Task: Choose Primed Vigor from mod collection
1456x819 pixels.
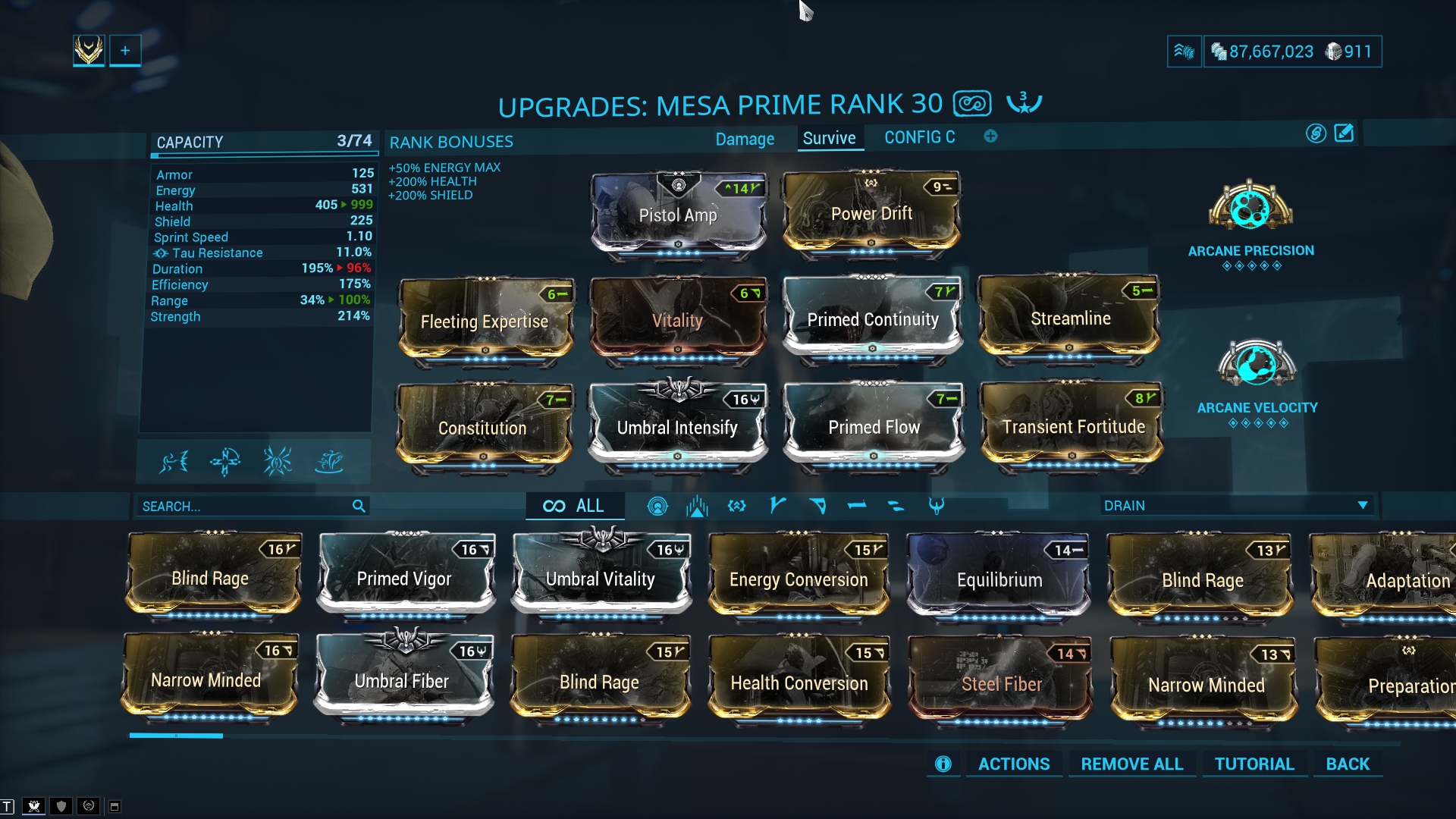Action: click(x=404, y=579)
